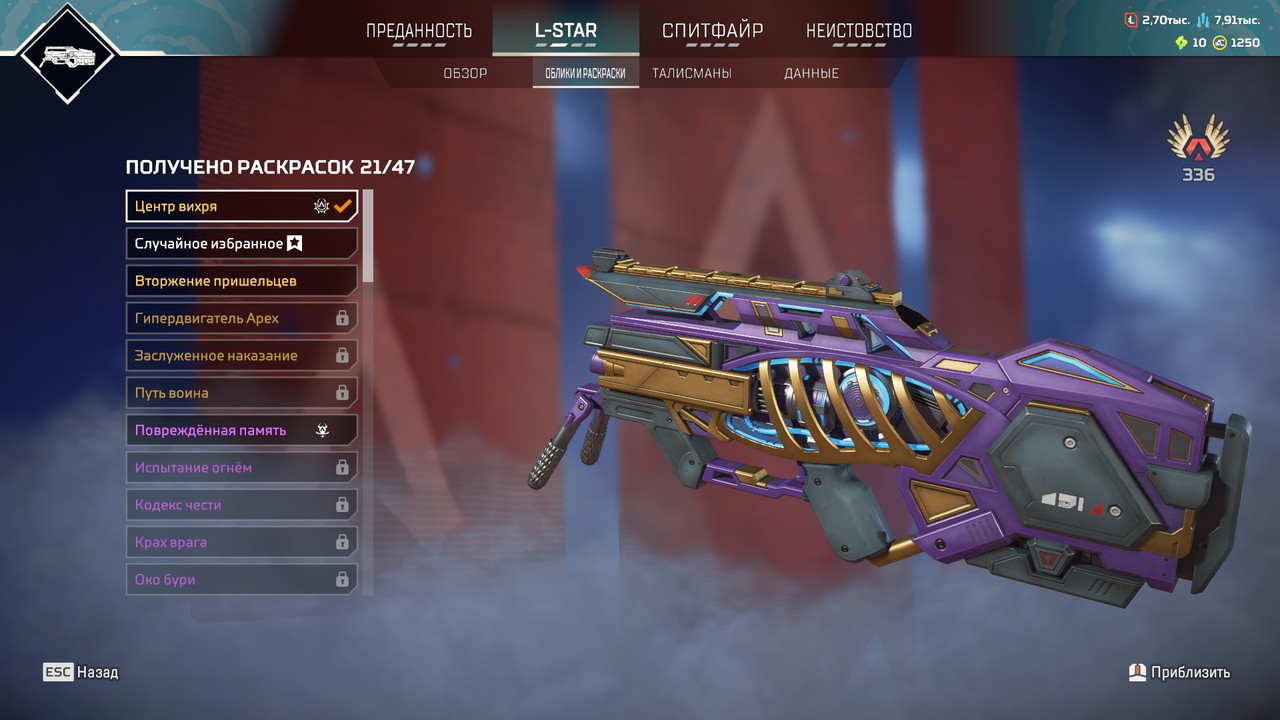
Task: Select the locked Гипердвигатель Apex skin
Action: 241,318
